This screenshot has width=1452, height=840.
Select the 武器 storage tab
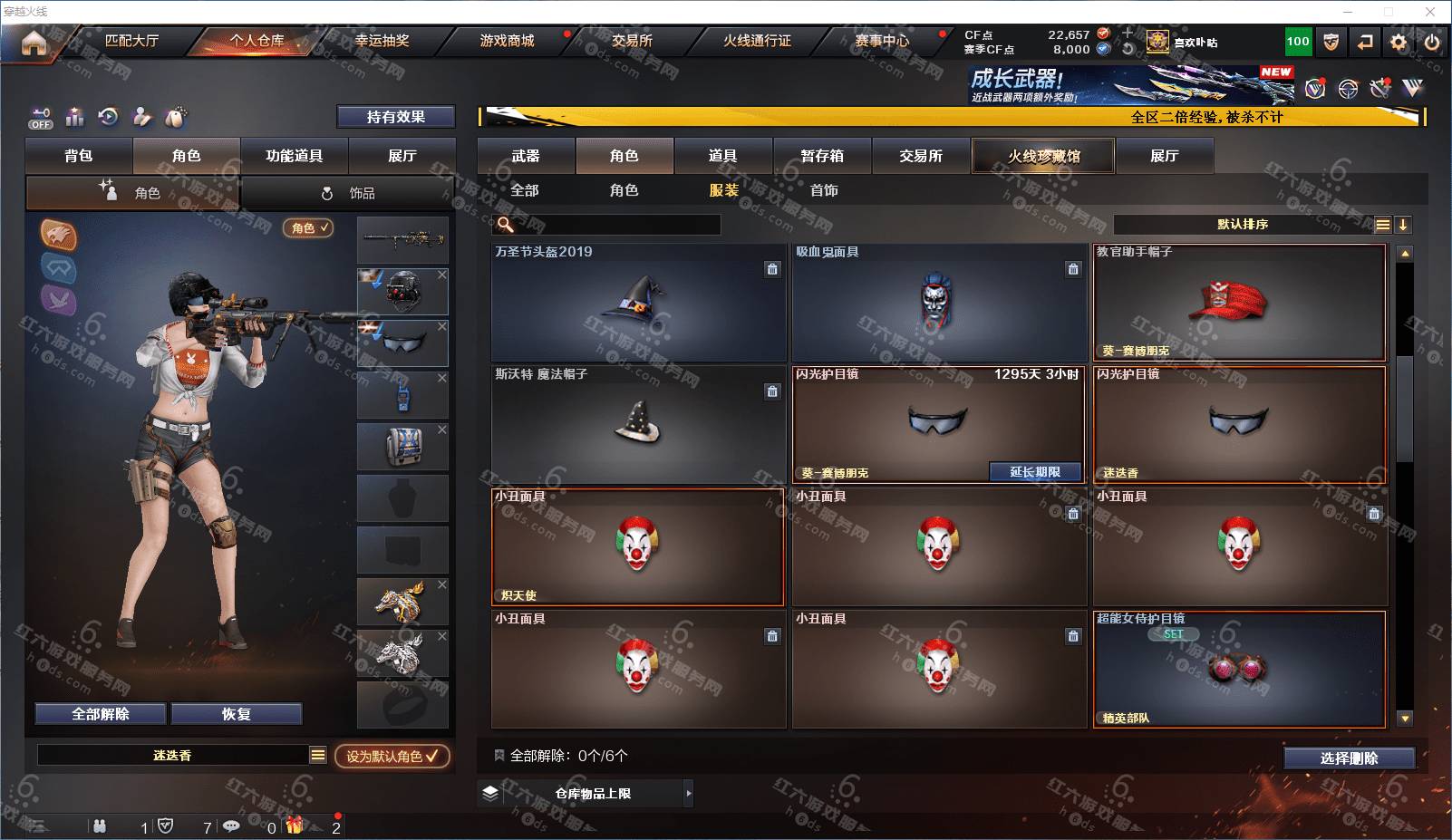(x=526, y=156)
